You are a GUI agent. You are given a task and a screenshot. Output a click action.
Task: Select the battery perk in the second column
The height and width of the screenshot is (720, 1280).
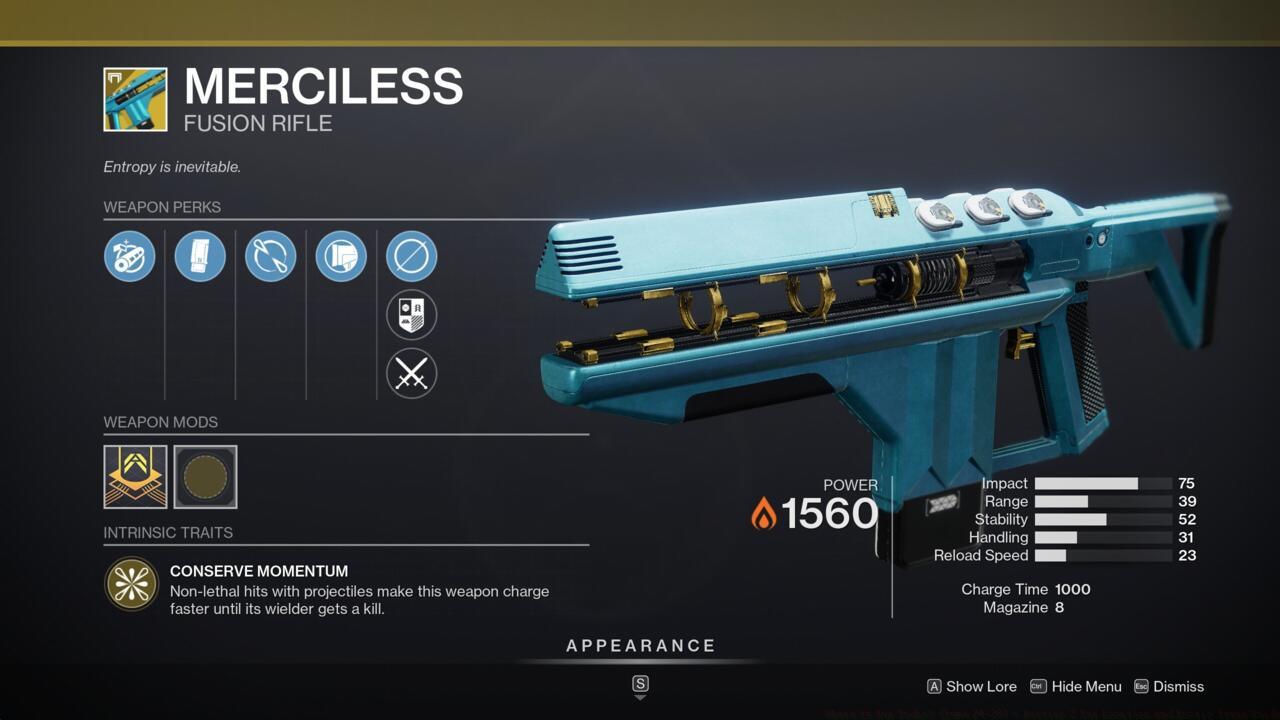pos(200,256)
